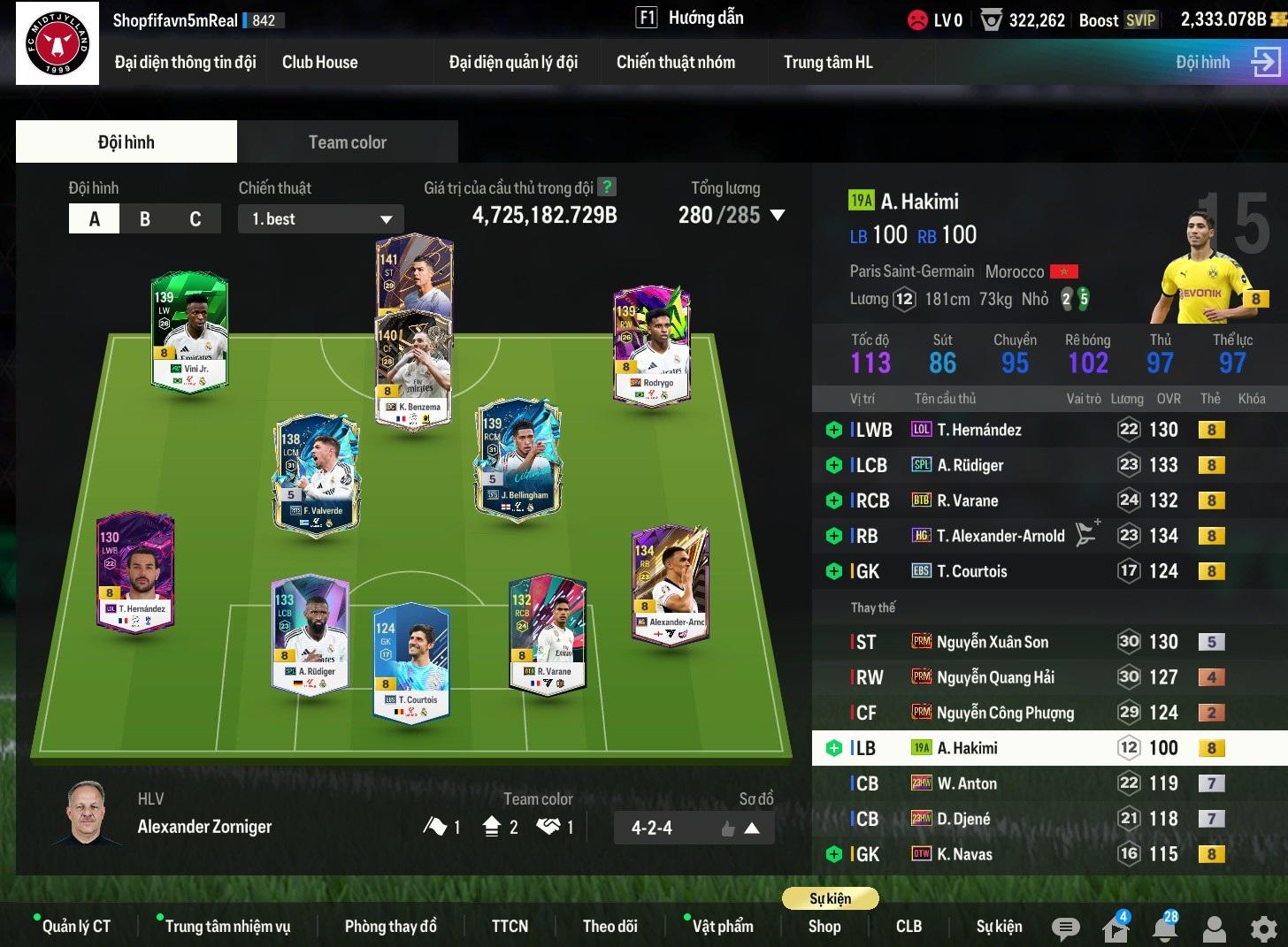Viewport: 1288px width, 947px height.
Task: Switch to the Team color tab
Action: (347, 142)
